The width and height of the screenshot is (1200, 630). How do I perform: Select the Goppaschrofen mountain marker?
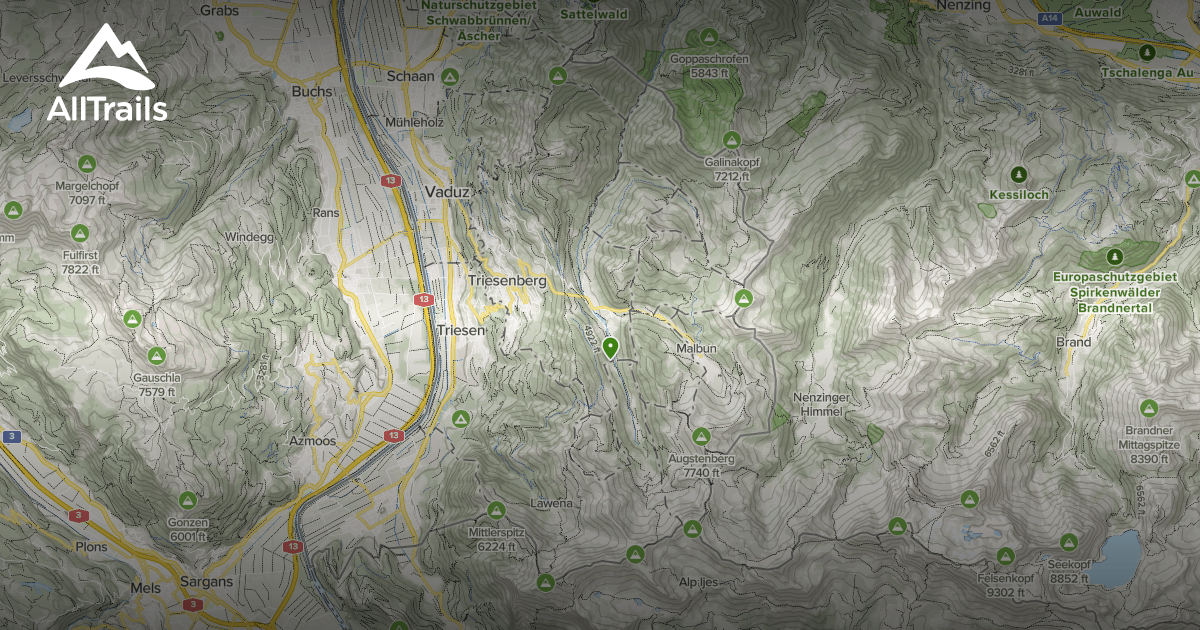pos(709,37)
